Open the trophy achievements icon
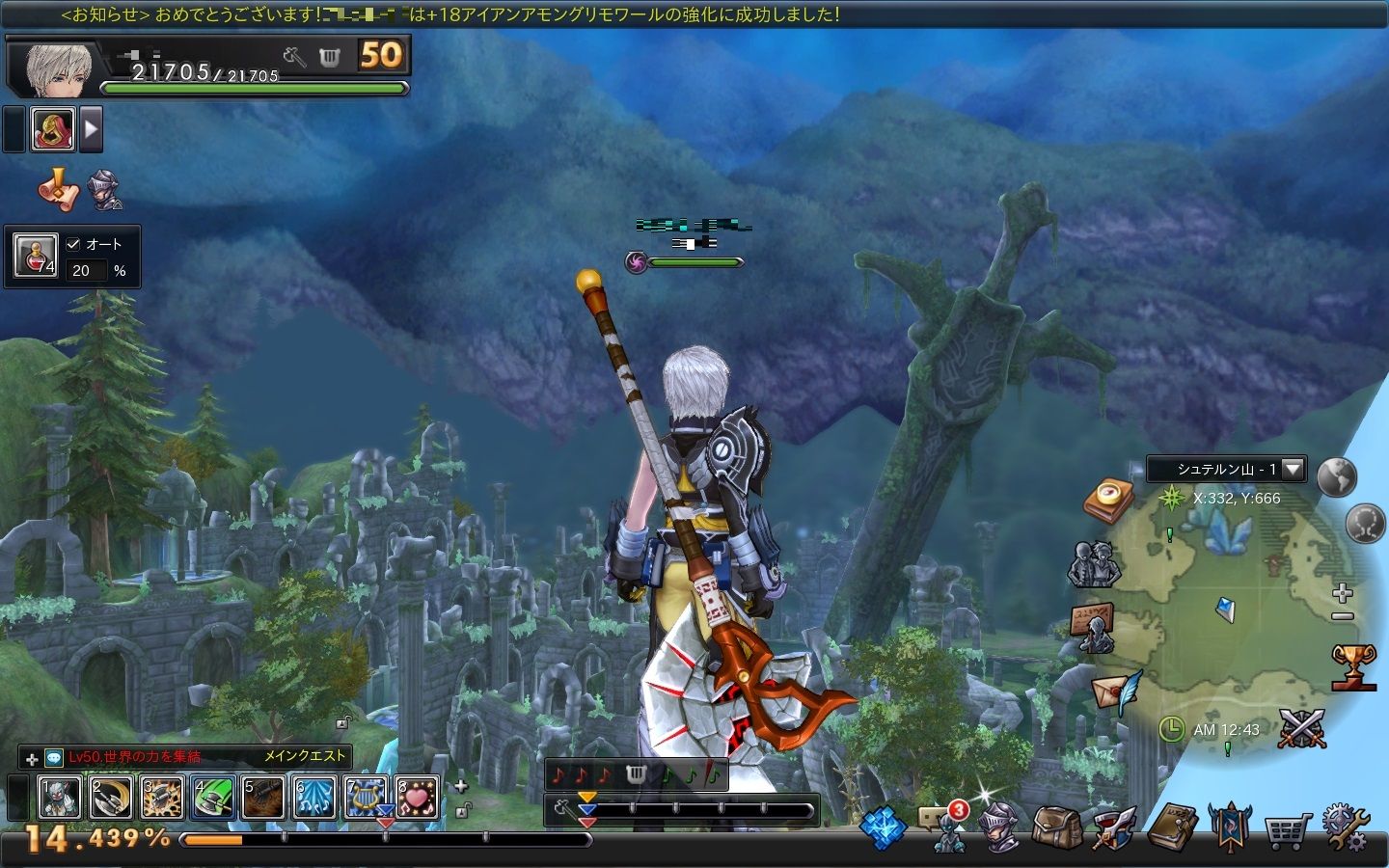This screenshot has width=1389, height=868. [1352, 667]
